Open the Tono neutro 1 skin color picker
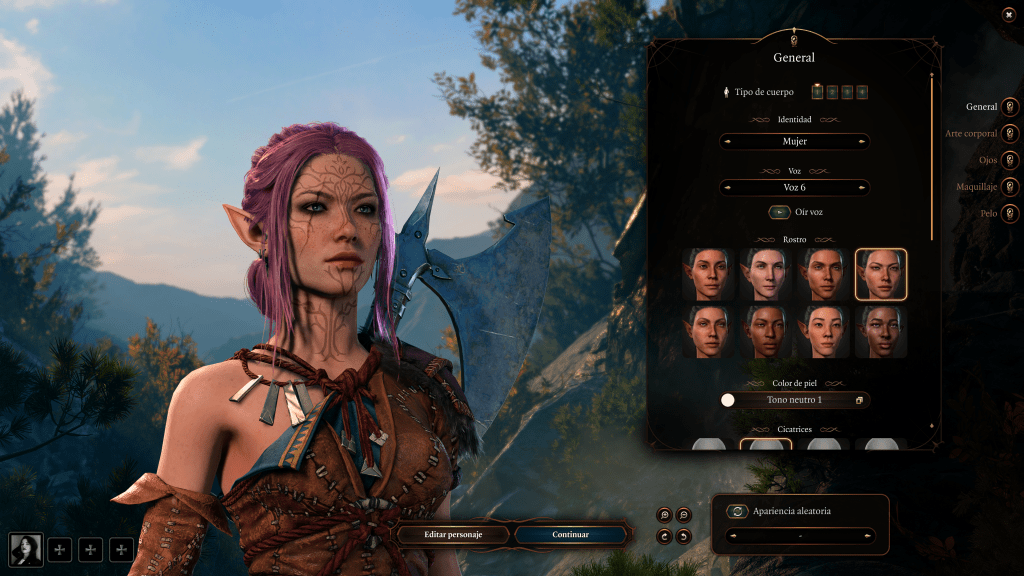The width and height of the screenshot is (1024, 576). tap(794, 400)
